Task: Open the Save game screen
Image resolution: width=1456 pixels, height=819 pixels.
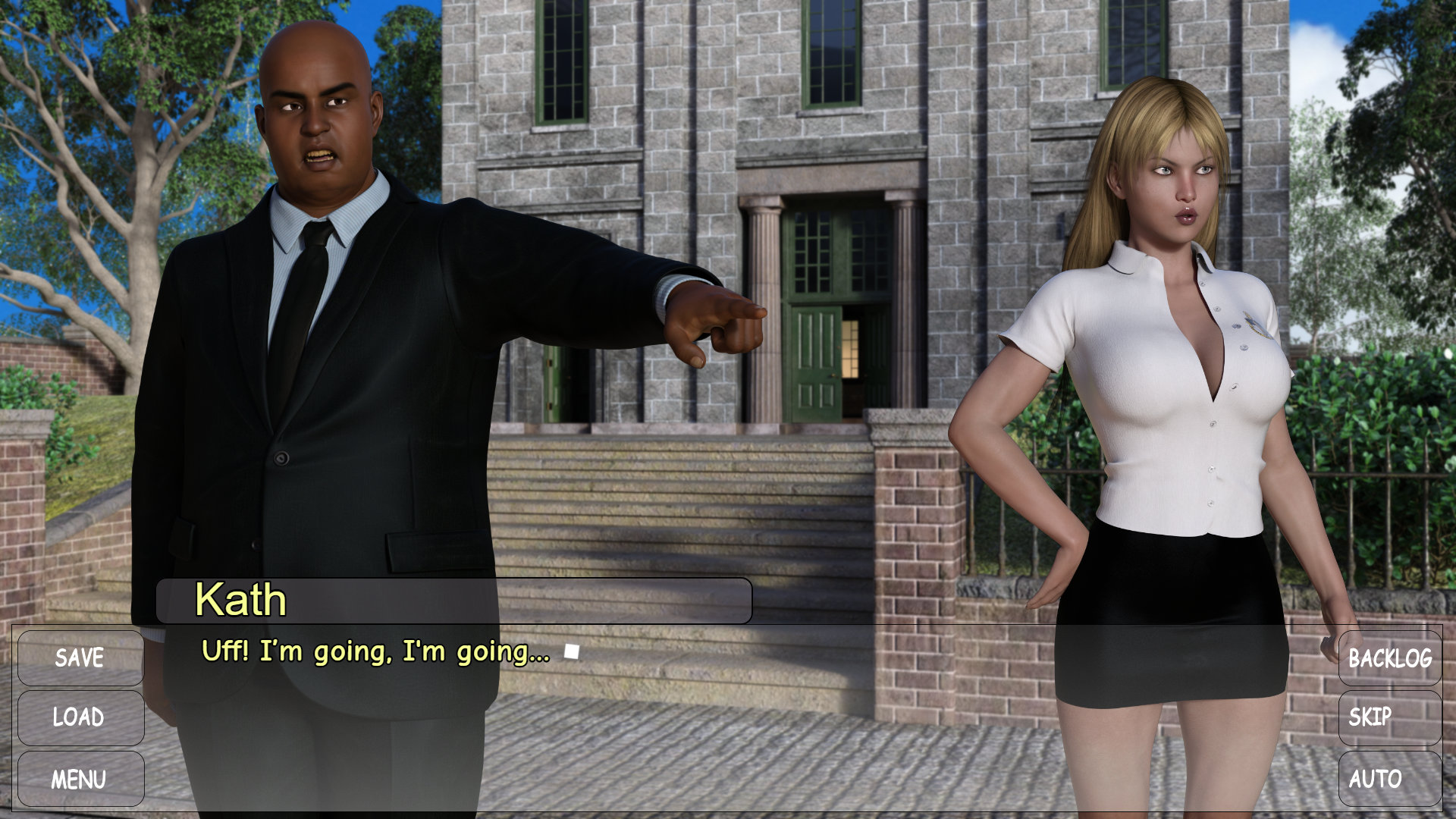Action: [80, 657]
